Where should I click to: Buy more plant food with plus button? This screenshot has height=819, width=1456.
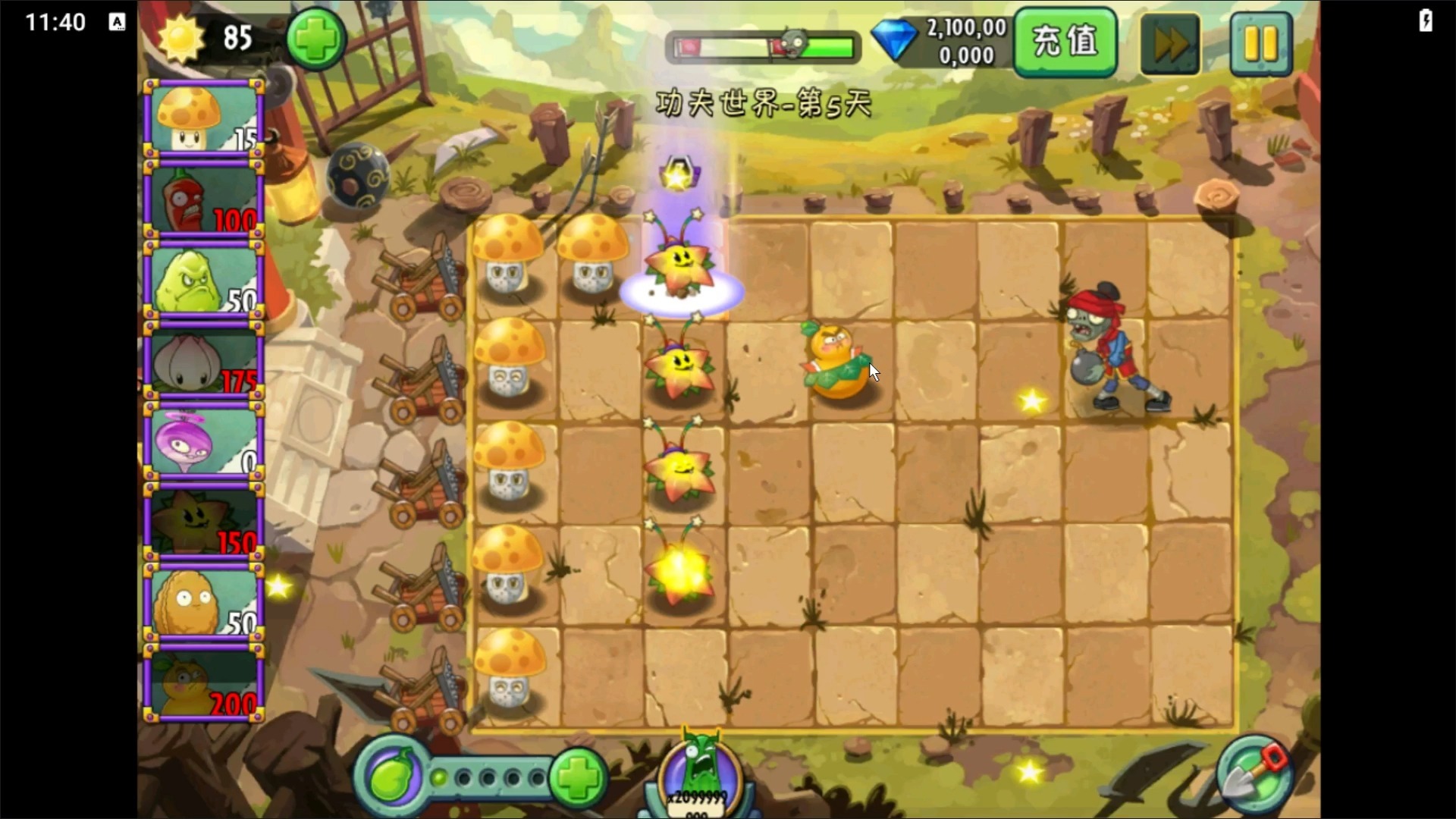(x=578, y=777)
